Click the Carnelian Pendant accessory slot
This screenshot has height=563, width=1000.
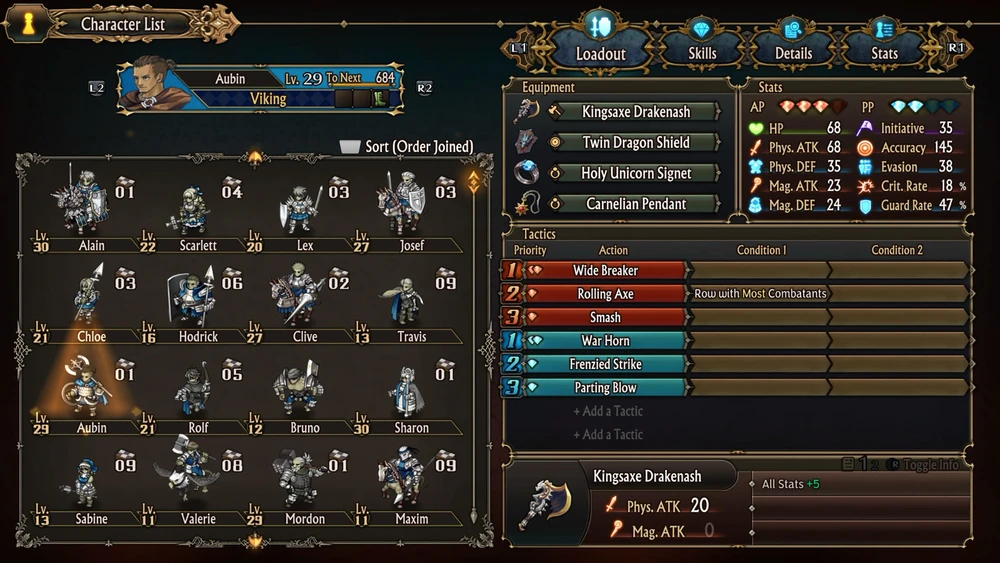635,204
